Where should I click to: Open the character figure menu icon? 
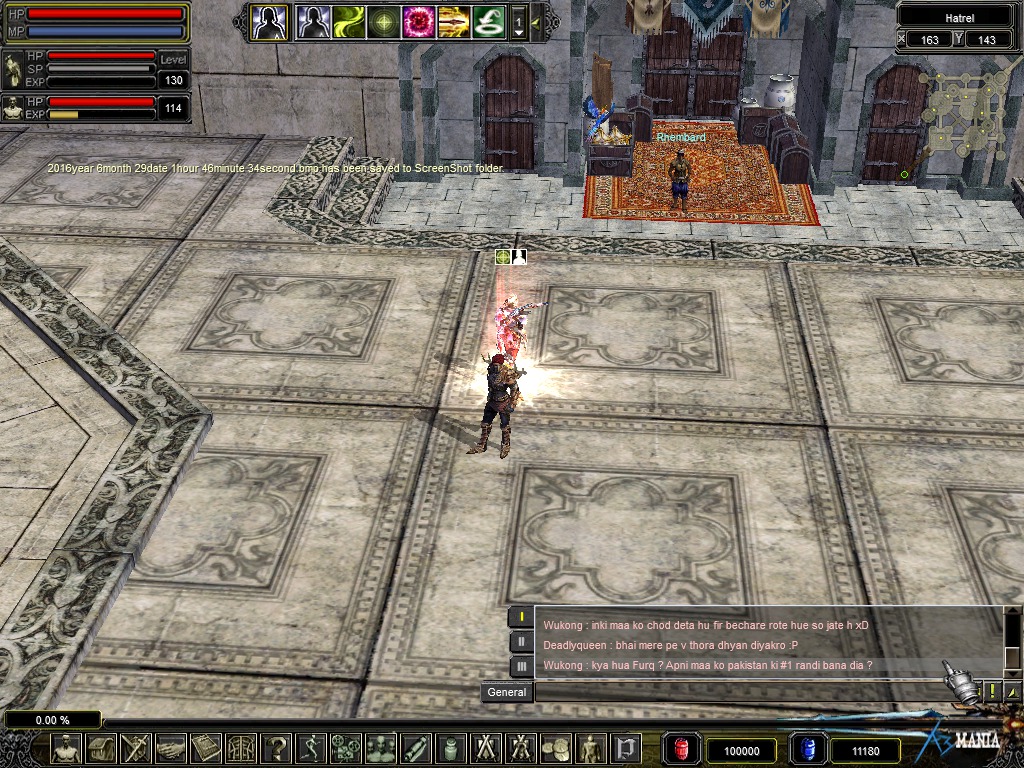pos(66,748)
